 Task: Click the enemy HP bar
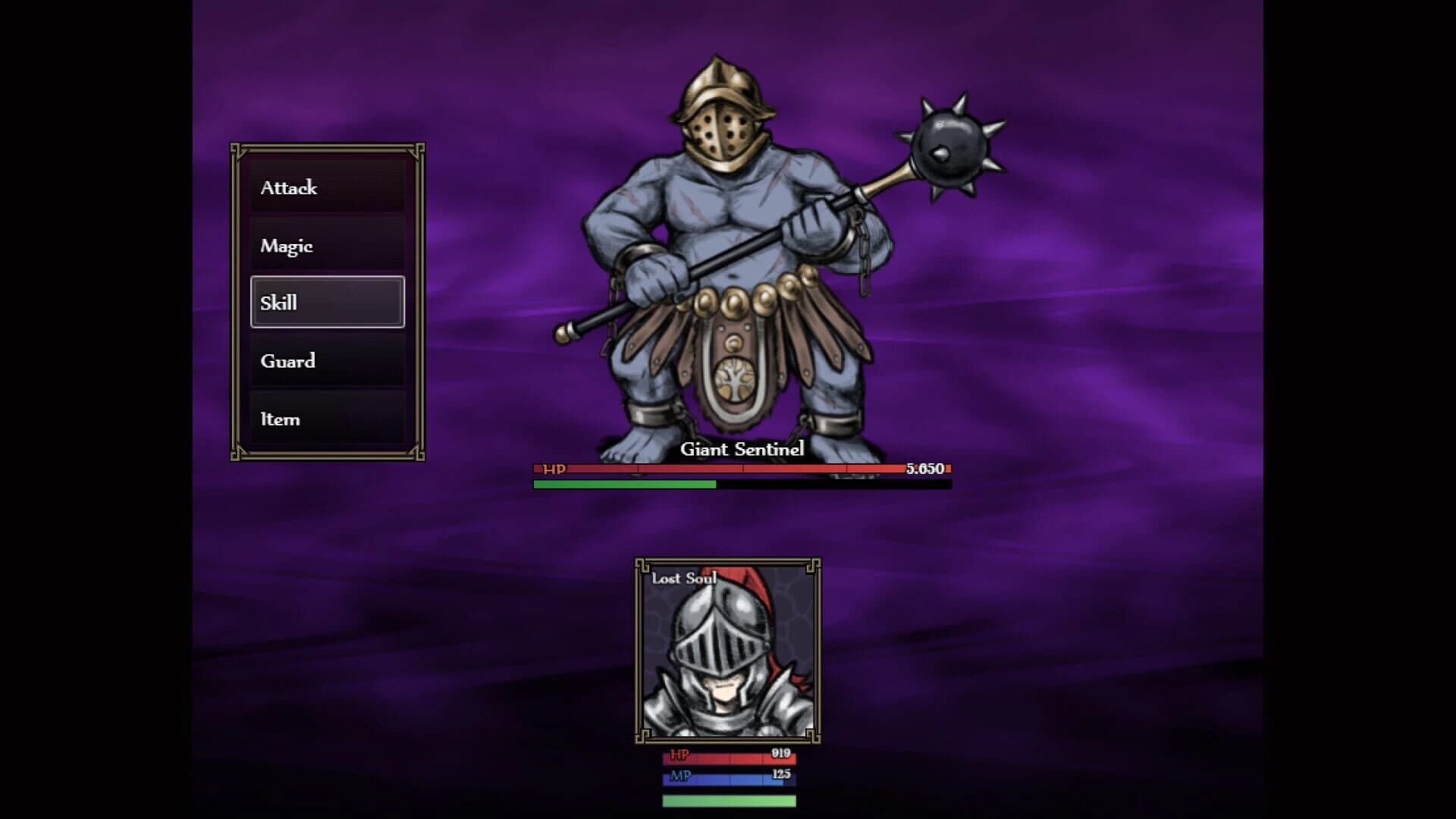point(739,471)
